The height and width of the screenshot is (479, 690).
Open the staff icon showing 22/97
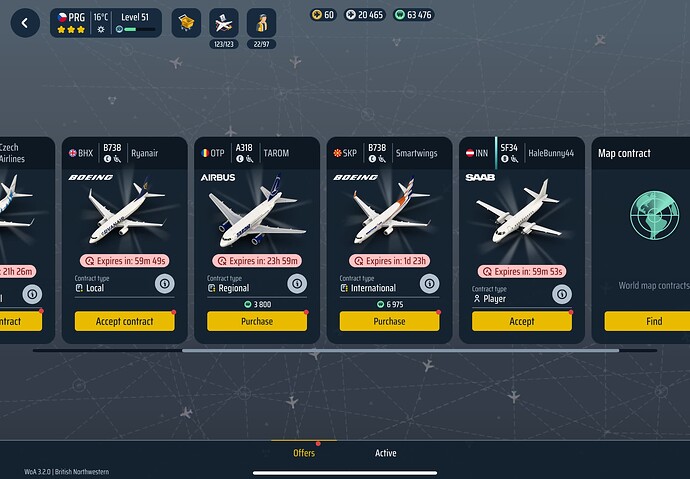[263, 23]
